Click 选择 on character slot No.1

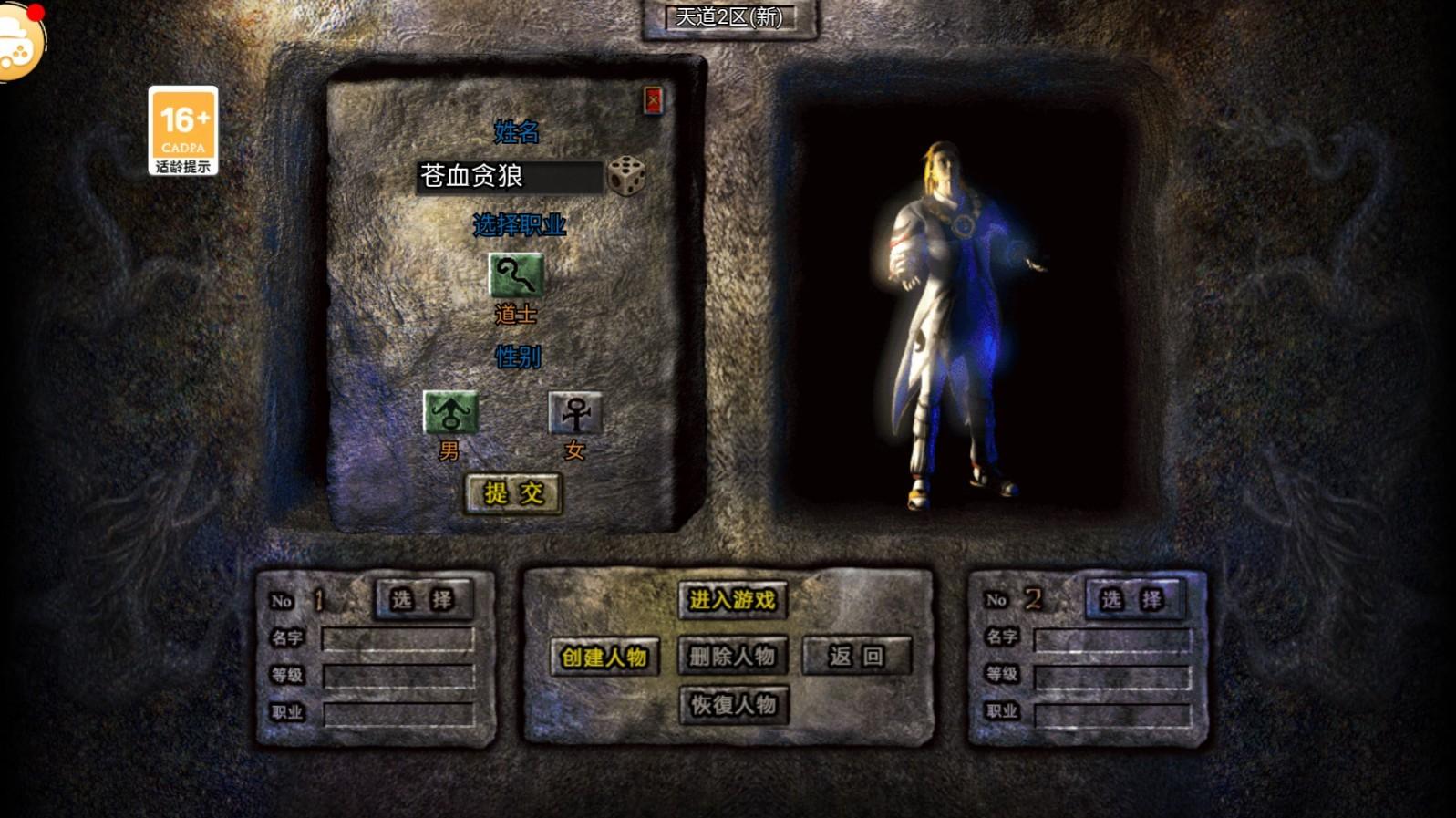click(x=422, y=600)
